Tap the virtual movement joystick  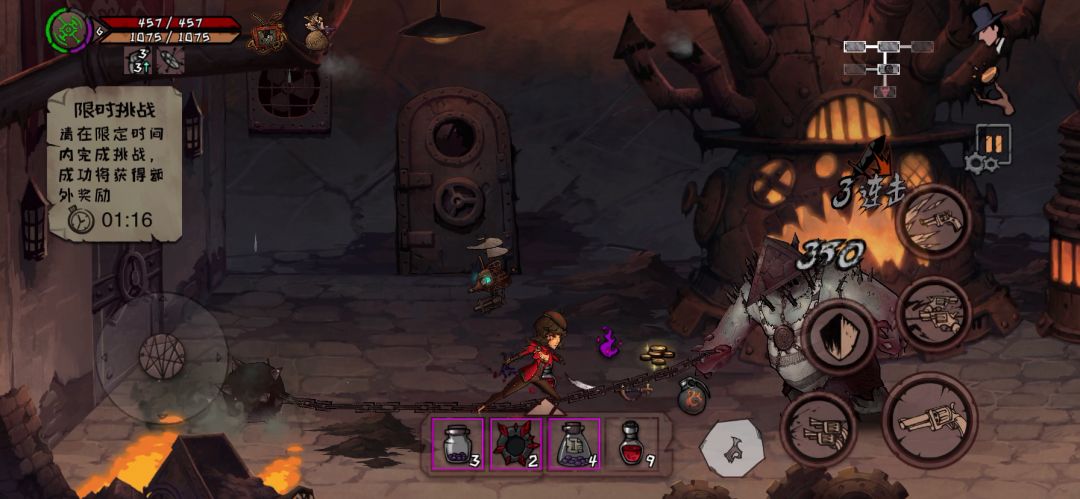(x=162, y=357)
